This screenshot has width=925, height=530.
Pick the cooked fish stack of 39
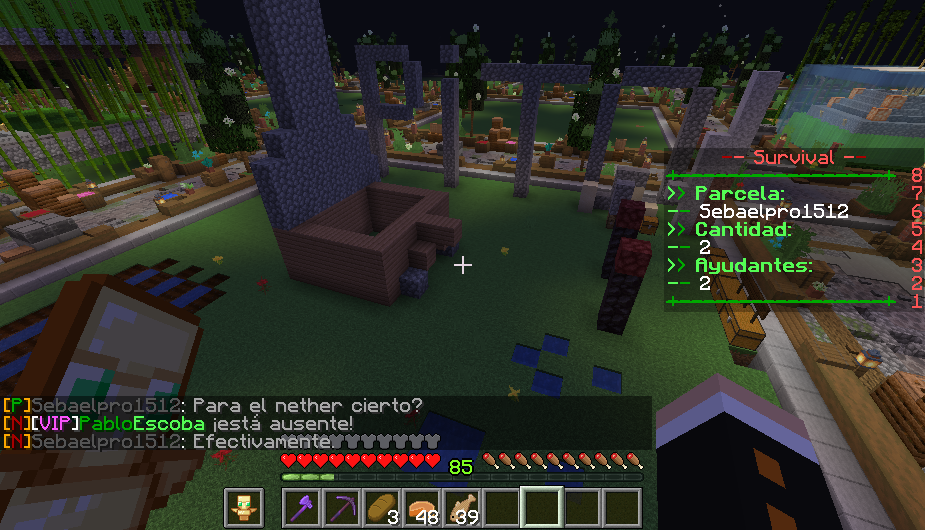coord(462,507)
